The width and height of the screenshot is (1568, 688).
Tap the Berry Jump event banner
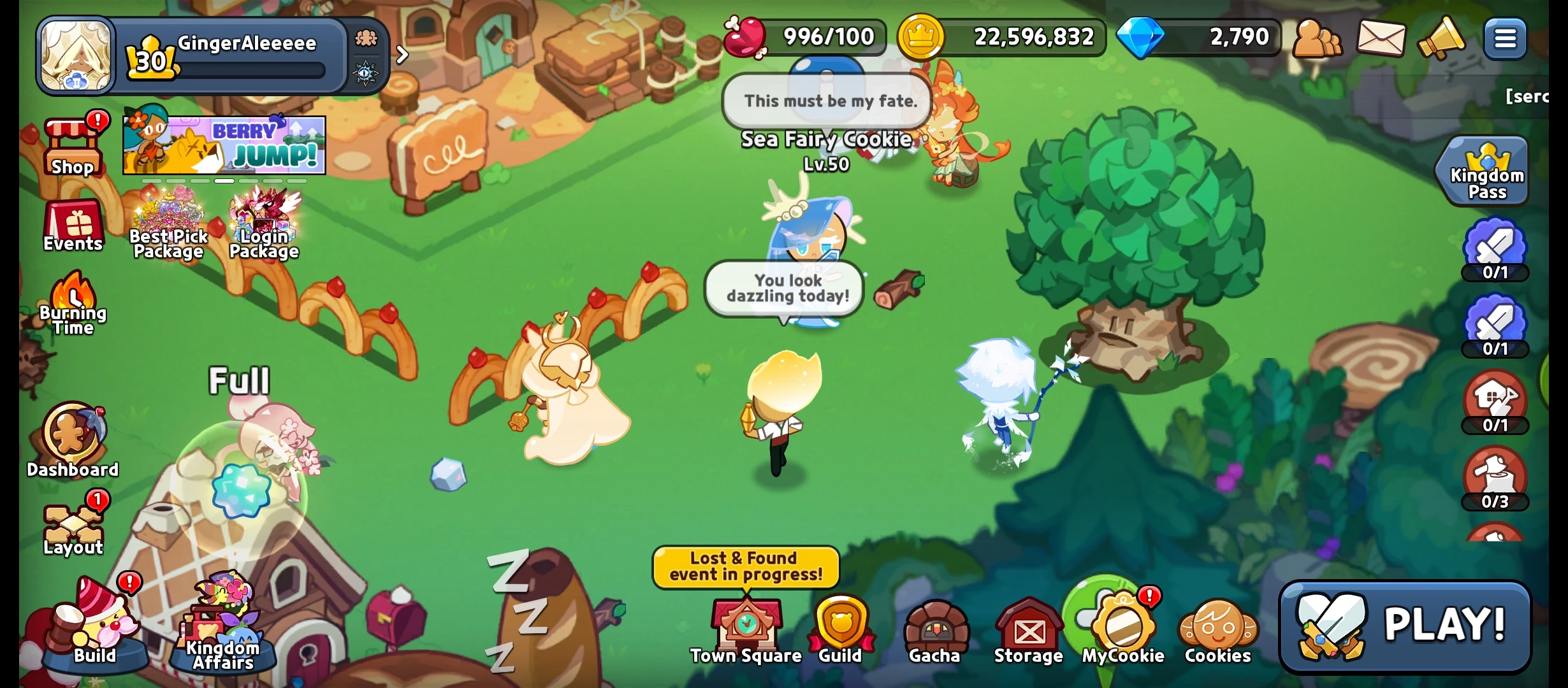click(226, 145)
